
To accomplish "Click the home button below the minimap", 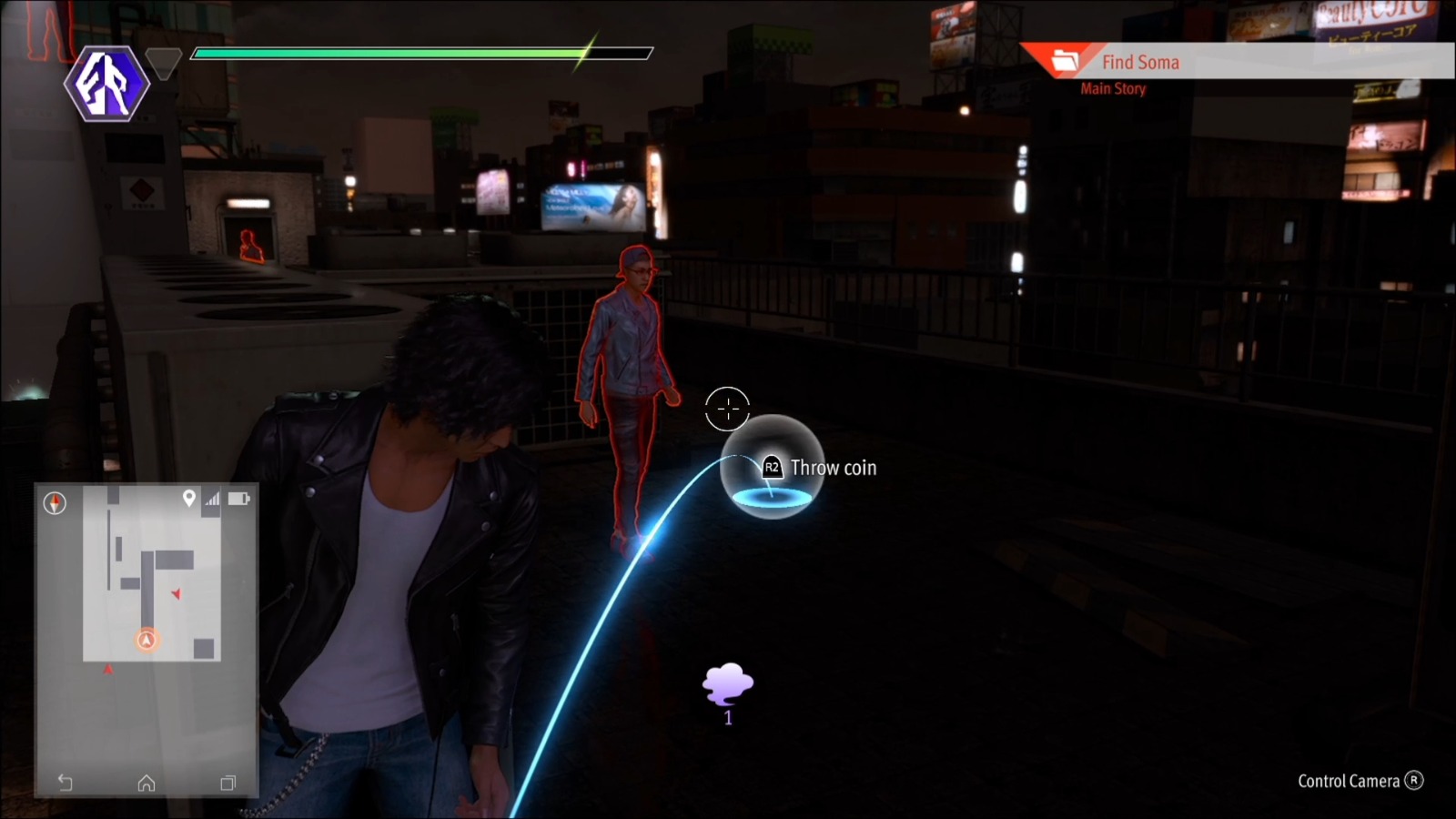I will (x=146, y=781).
